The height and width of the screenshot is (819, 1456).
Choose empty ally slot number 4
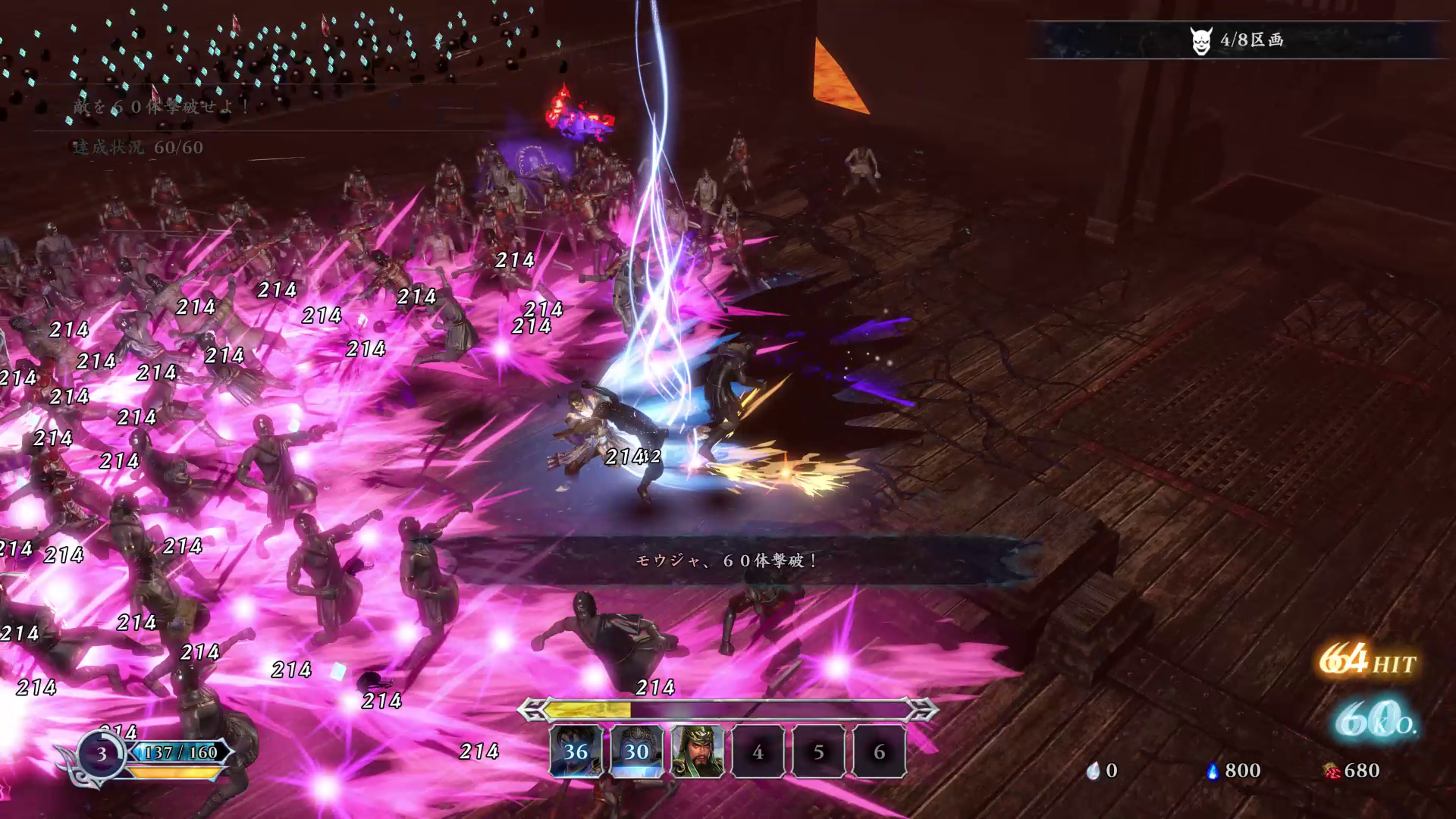[758, 751]
